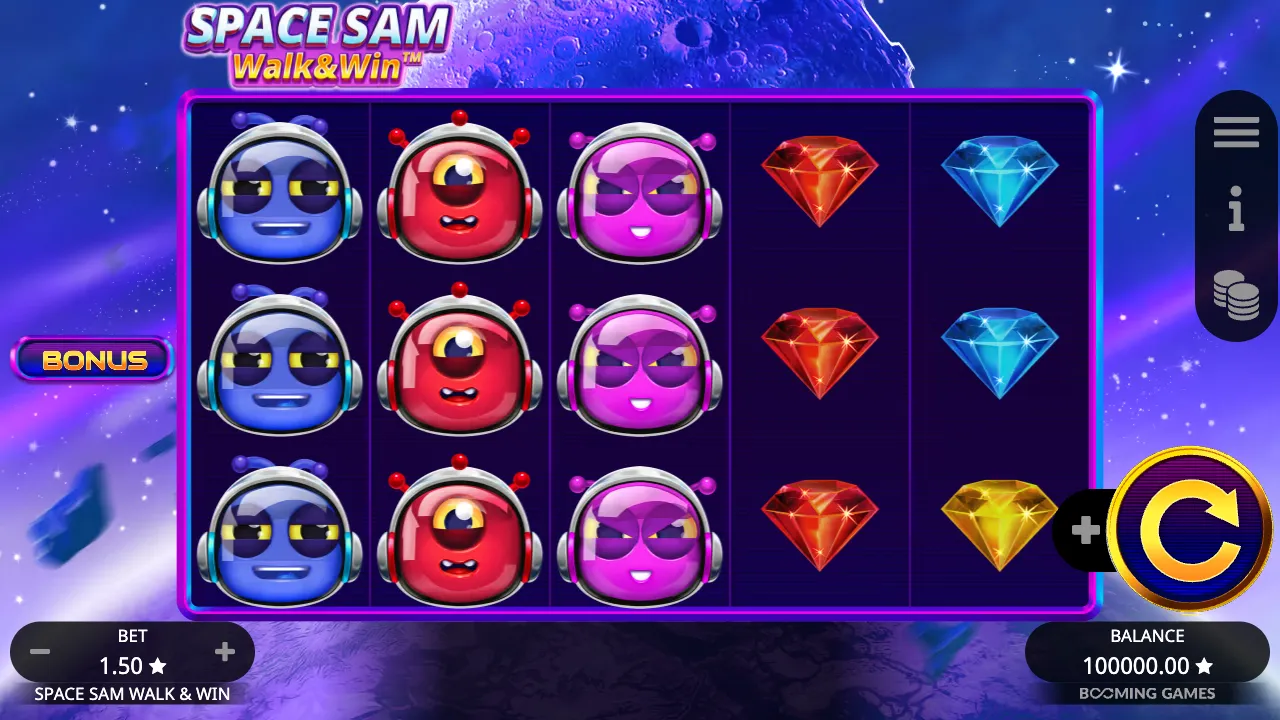Open the hamburger menu
Image resolution: width=1280 pixels, height=720 pixels.
click(1236, 131)
